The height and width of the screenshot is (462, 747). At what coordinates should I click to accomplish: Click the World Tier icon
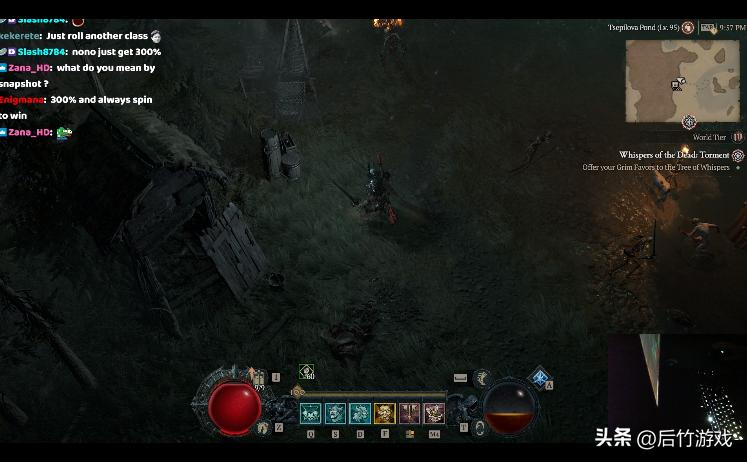click(738, 137)
